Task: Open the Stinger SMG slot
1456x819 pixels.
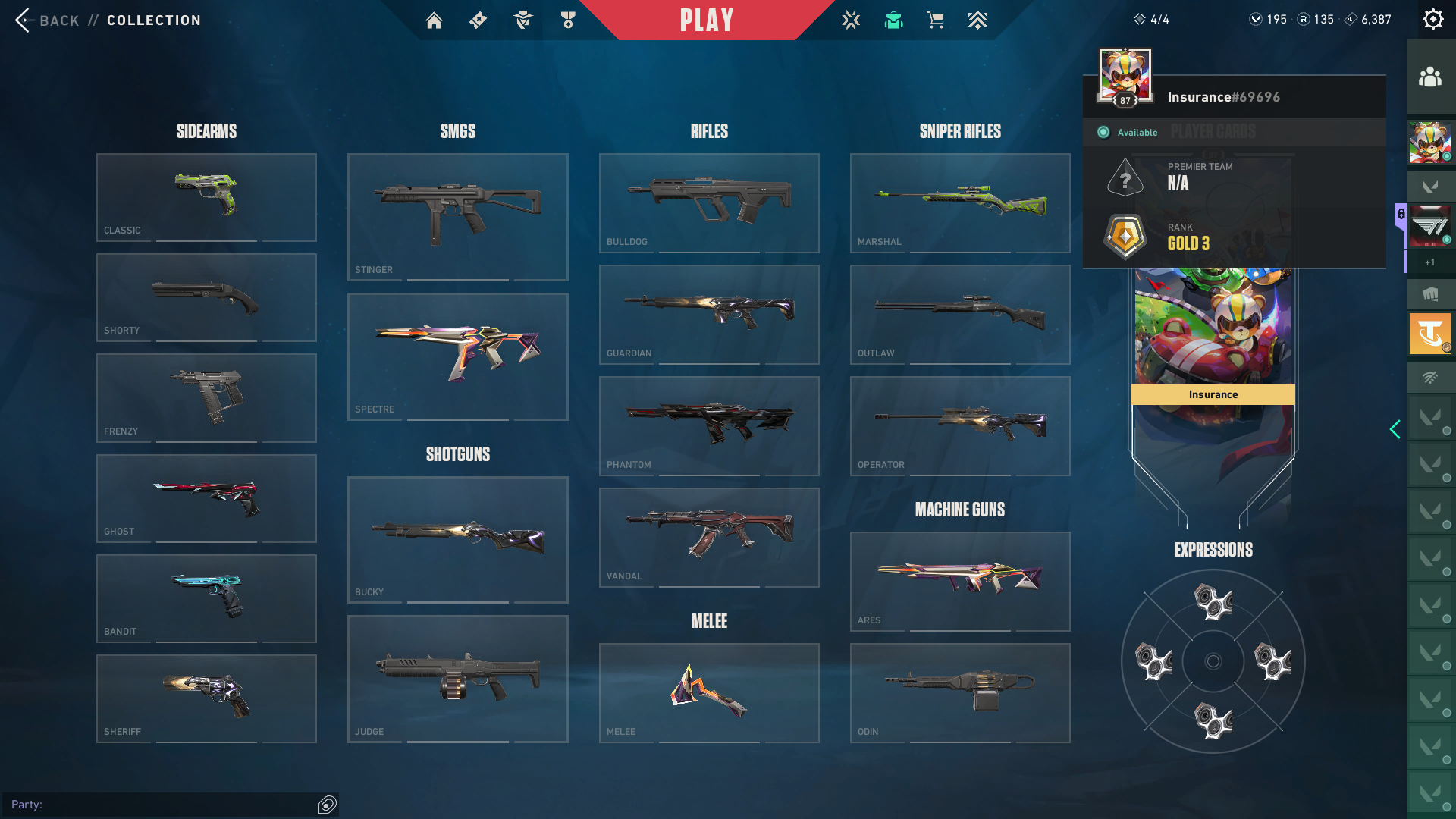Action: pos(457,217)
